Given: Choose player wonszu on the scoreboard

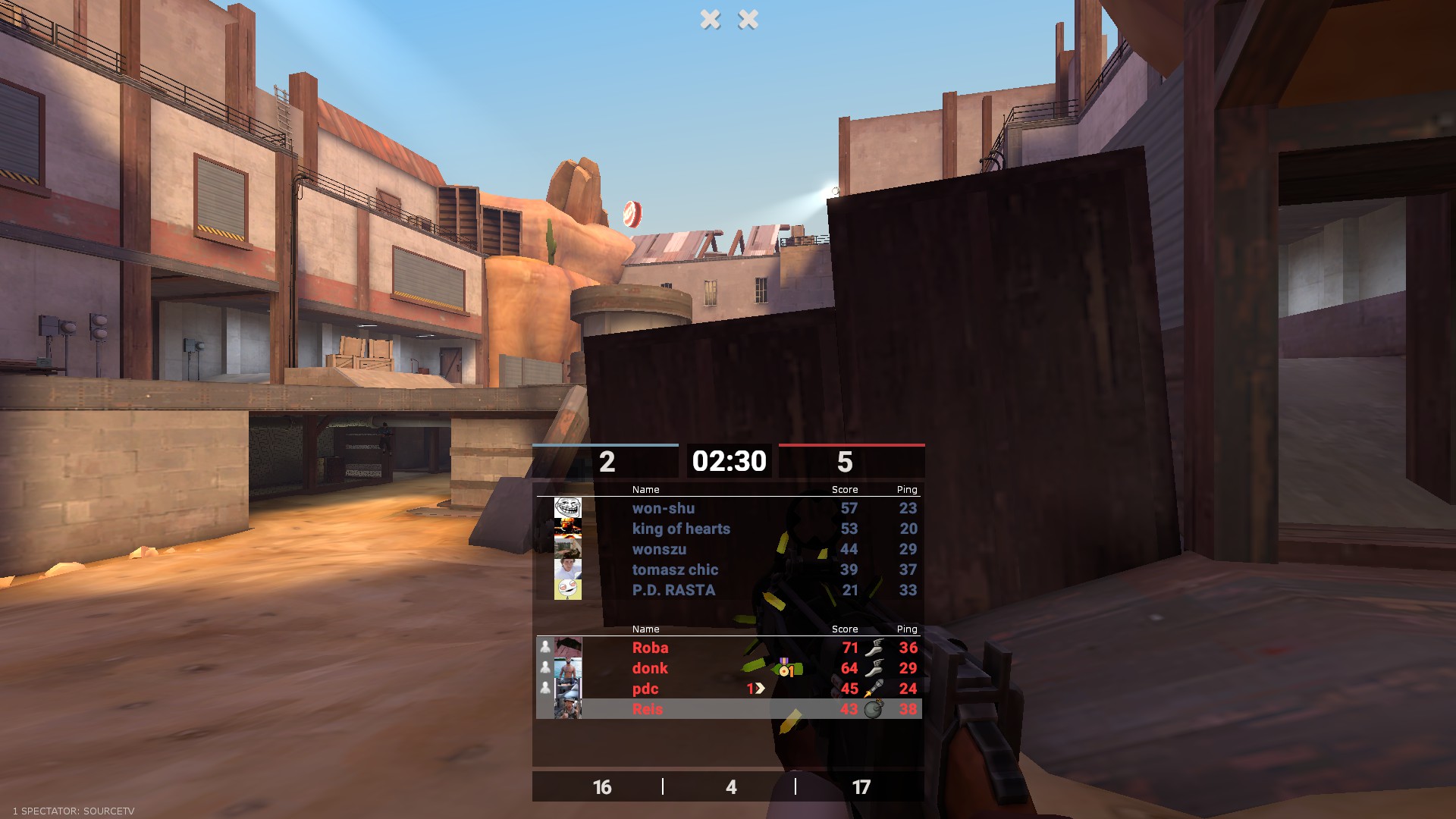Looking at the screenshot, I should pos(658,549).
